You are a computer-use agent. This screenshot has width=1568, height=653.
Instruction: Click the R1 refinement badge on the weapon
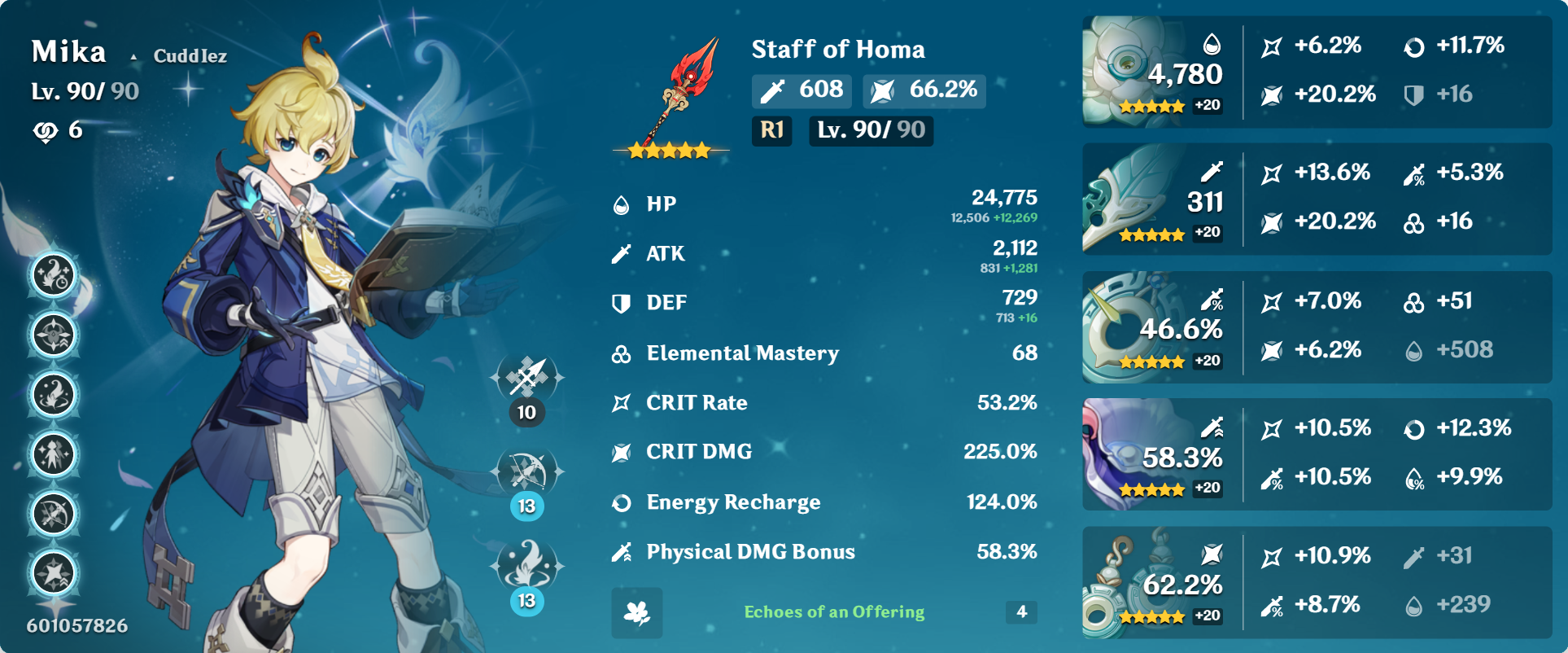(x=770, y=131)
